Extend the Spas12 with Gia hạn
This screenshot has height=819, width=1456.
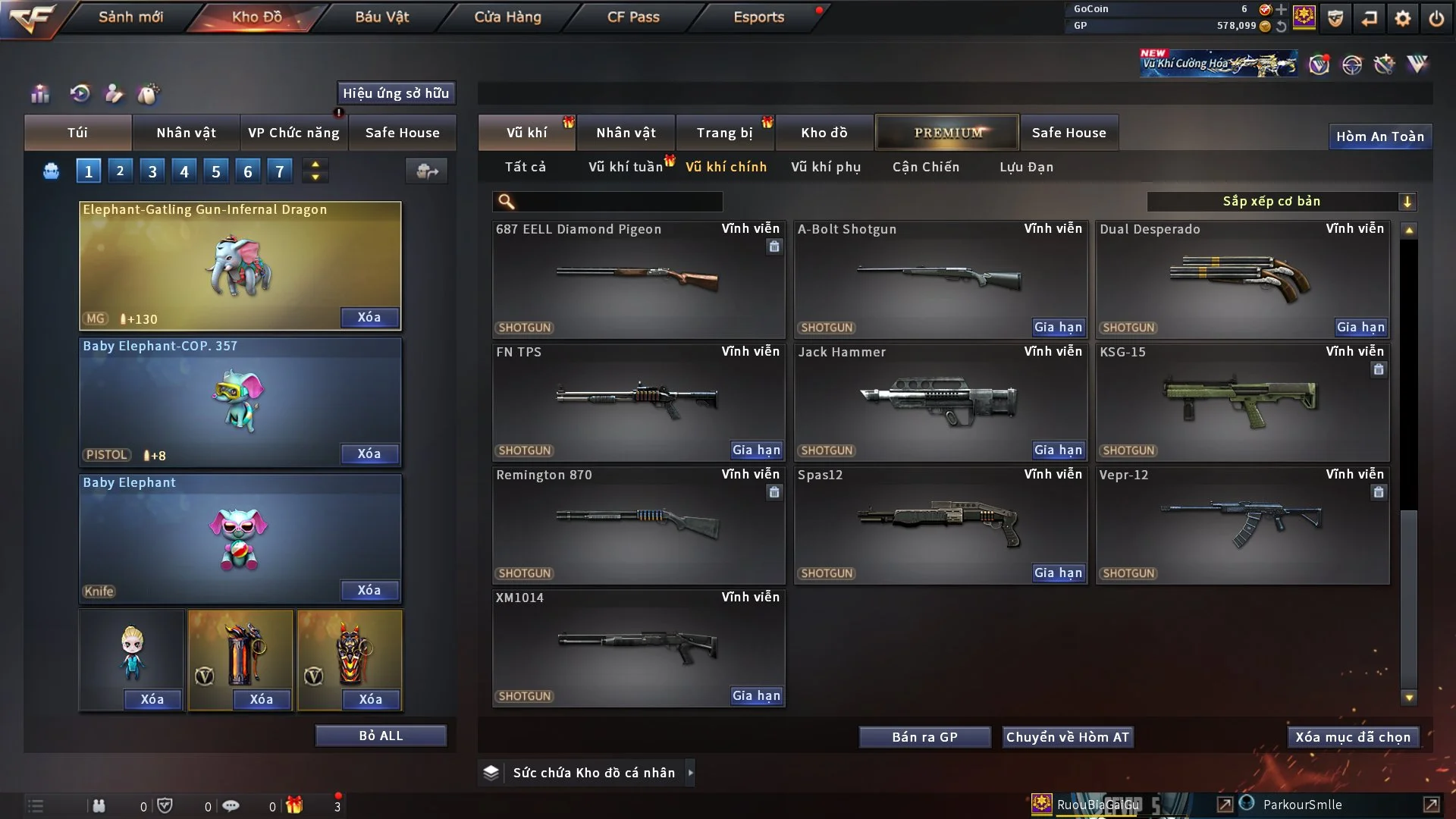click(1058, 573)
